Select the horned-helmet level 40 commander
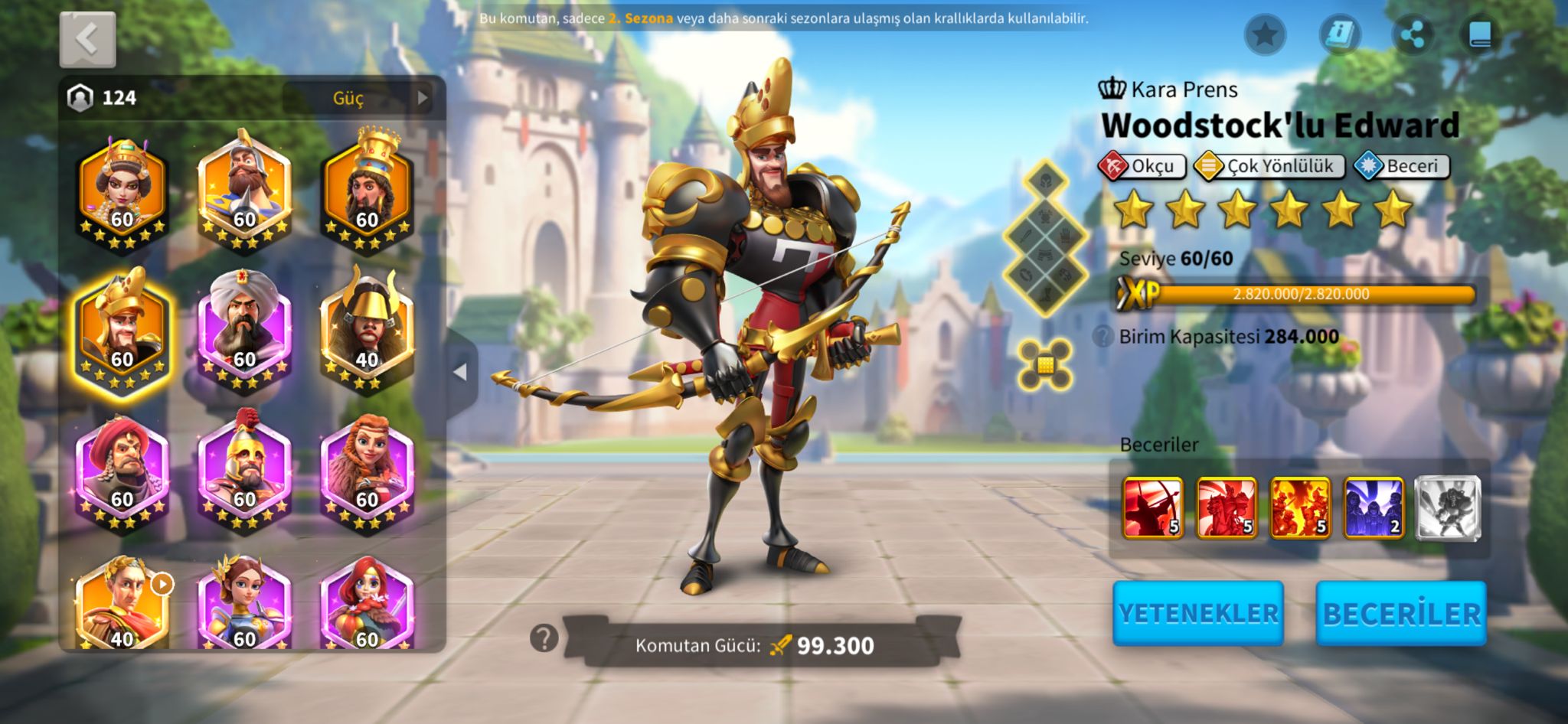This screenshot has width=1568, height=724. tap(367, 329)
